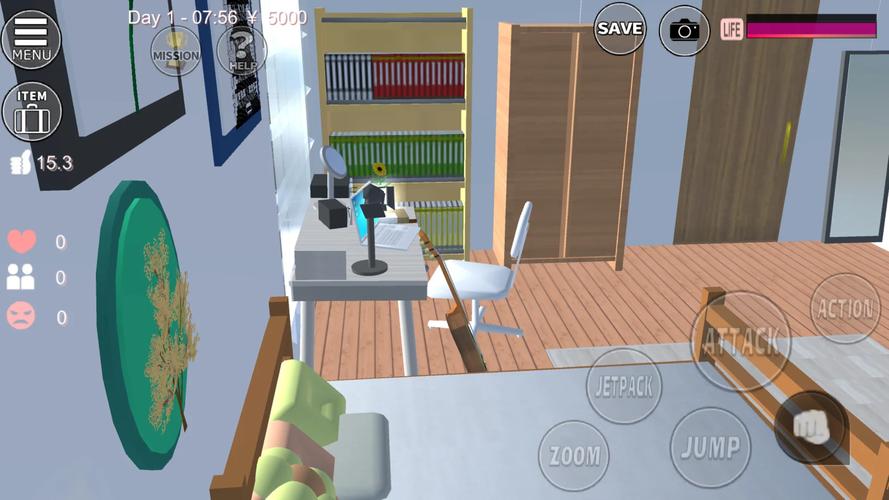Hit the ATTACK button
The height and width of the screenshot is (500, 889).
[740, 341]
